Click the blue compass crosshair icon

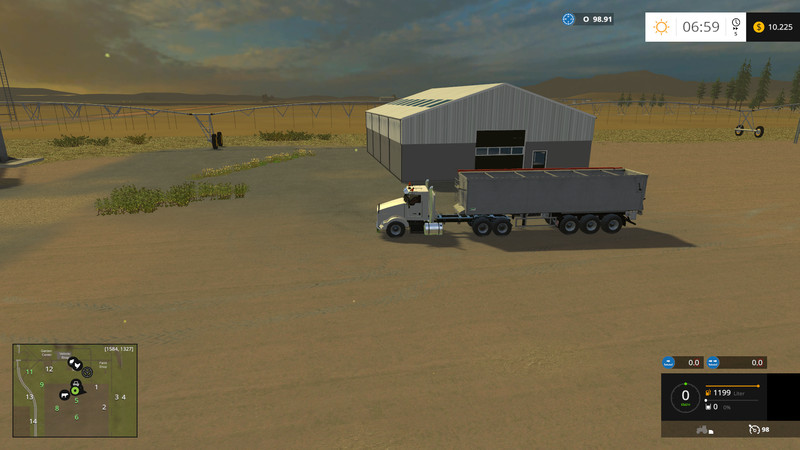click(568, 19)
